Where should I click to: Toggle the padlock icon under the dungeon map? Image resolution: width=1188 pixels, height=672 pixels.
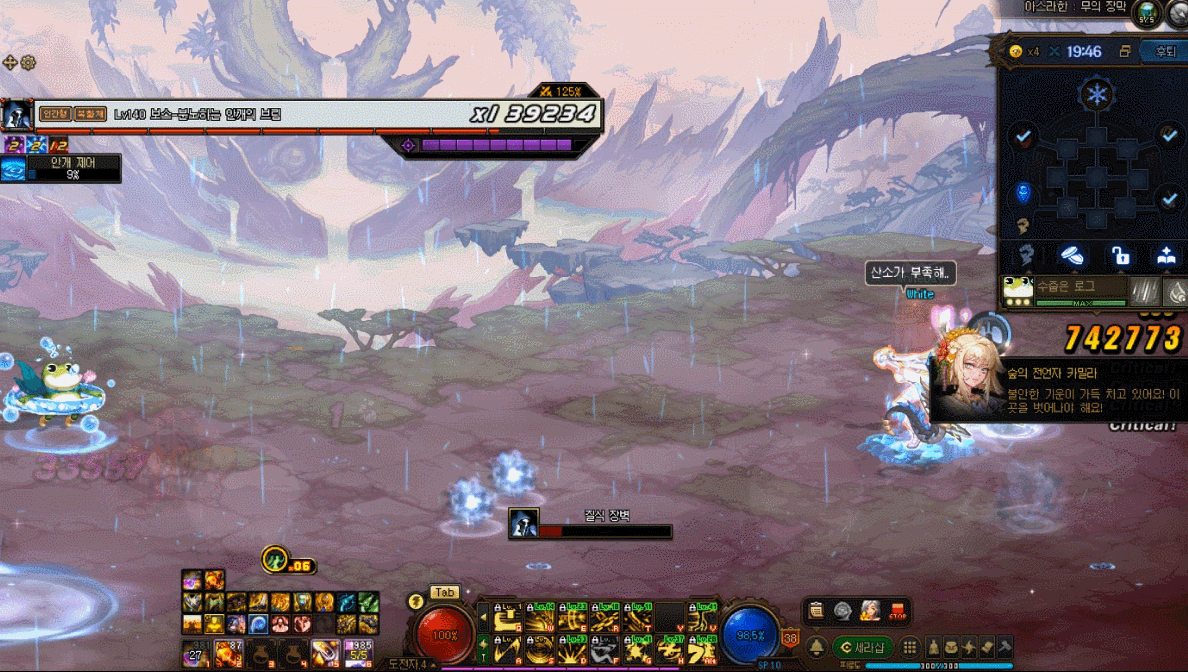(x=1120, y=256)
